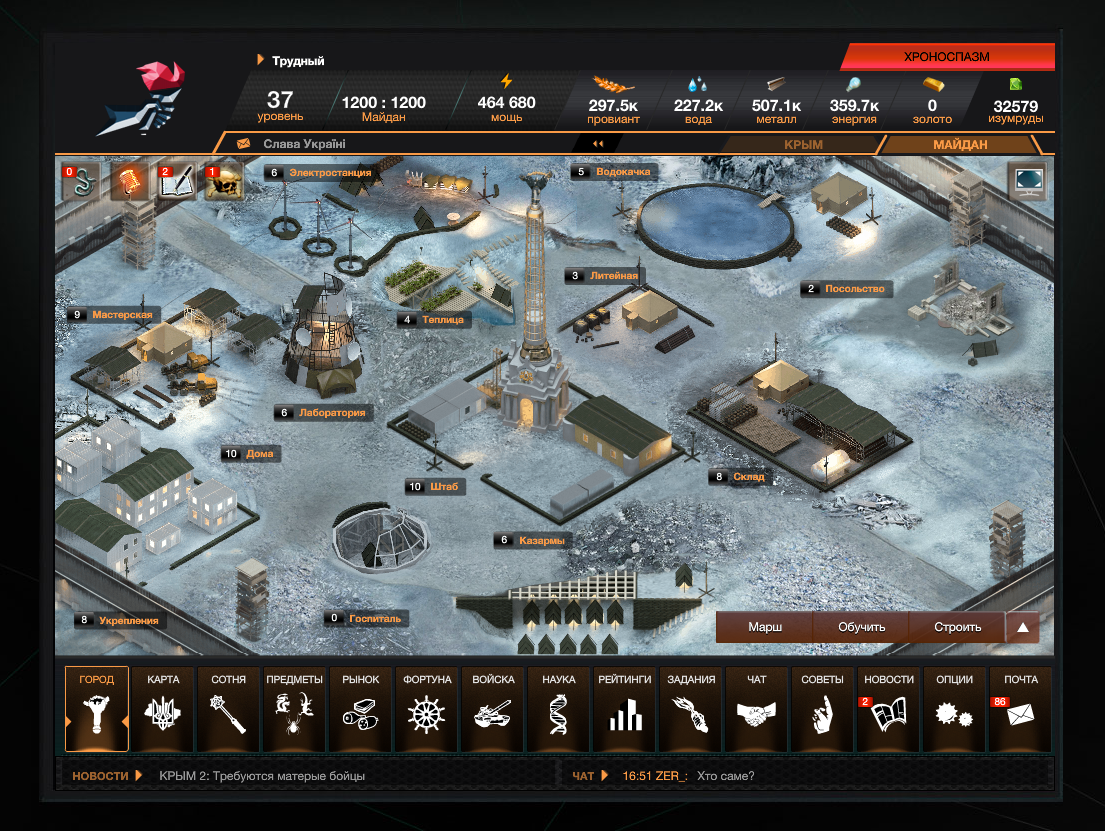Open the Фортуна wheel
1105x831 pixels.
pyautogui.click(x=427, y=709)
